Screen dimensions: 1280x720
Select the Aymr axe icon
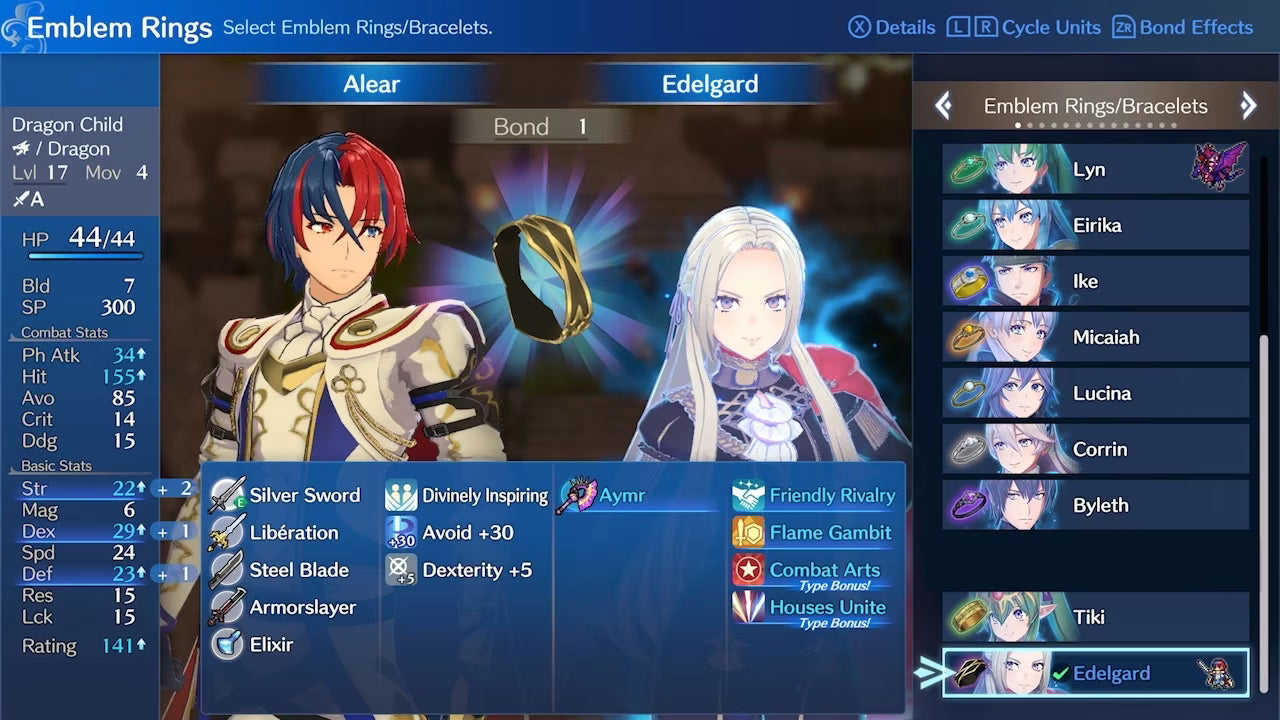pos(578,493)
